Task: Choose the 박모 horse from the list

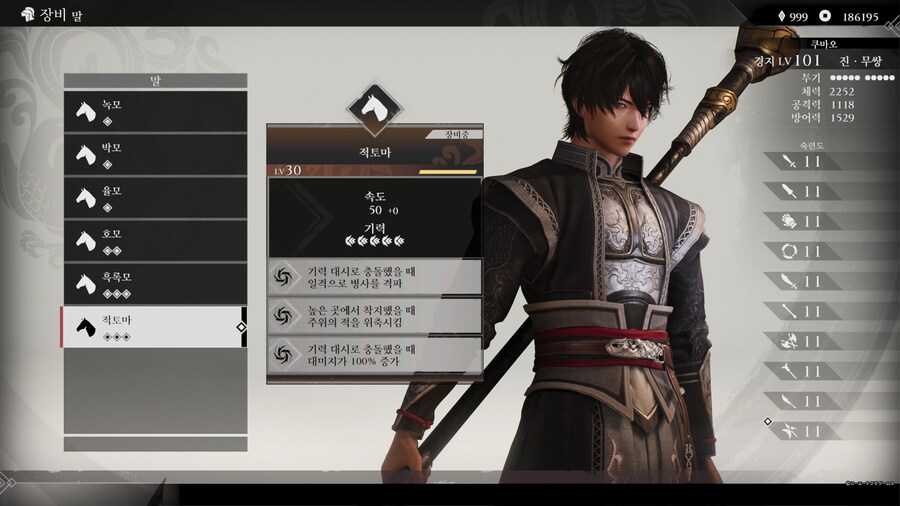Action: click(x=155, y=154)
